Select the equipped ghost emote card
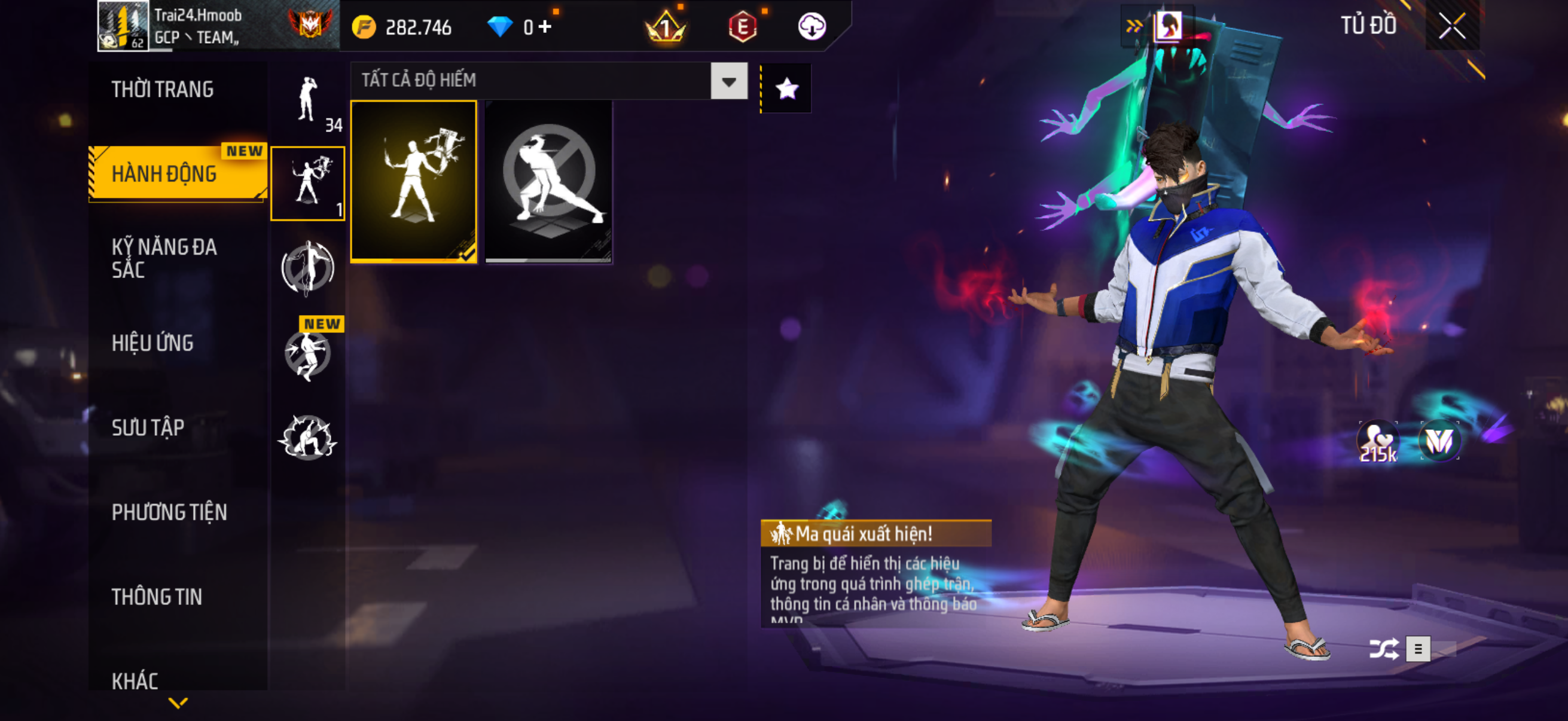1568x721 pixels. point(414,181)
